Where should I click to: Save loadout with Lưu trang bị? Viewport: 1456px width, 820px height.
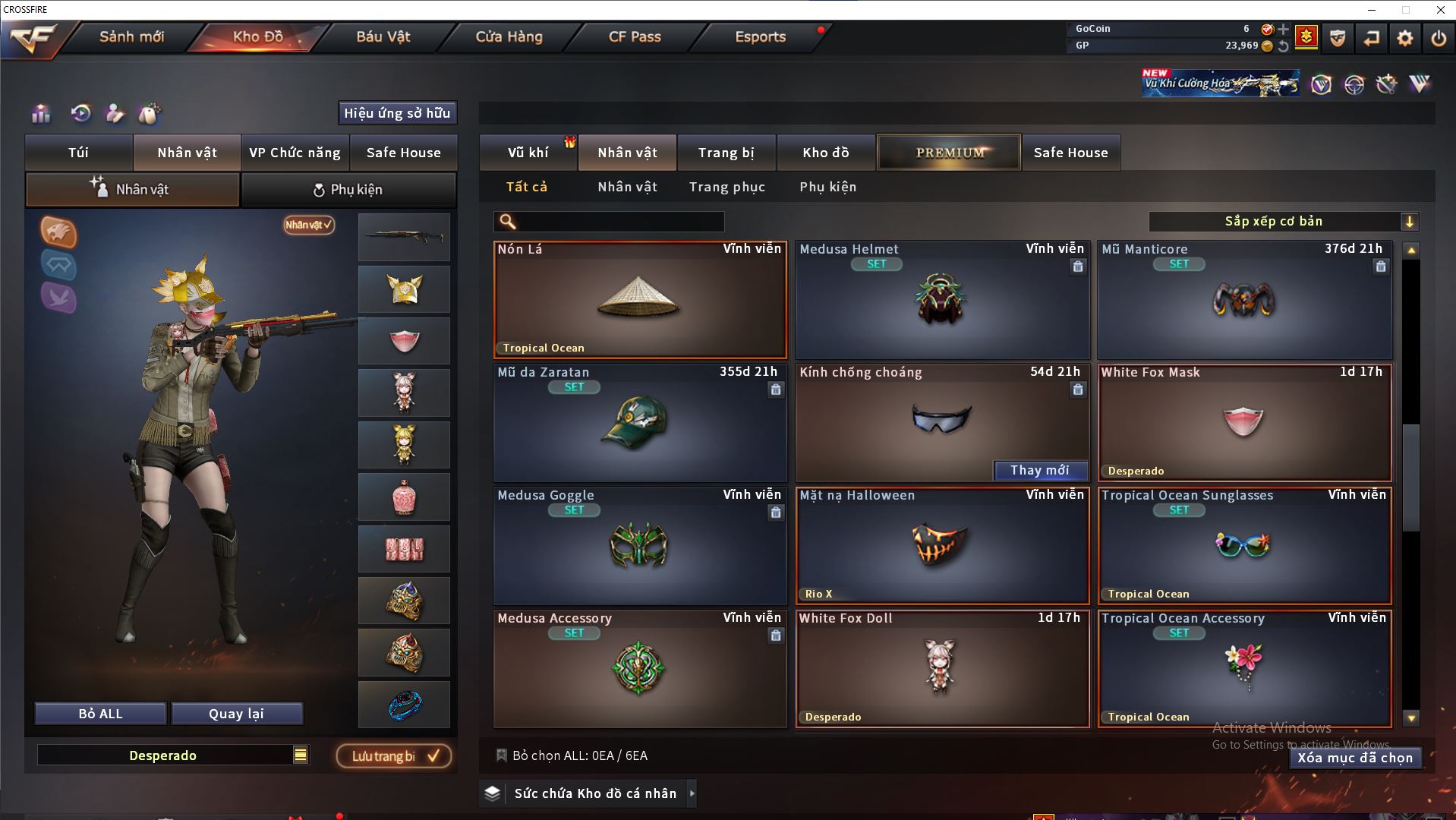[x=394, y=756]
